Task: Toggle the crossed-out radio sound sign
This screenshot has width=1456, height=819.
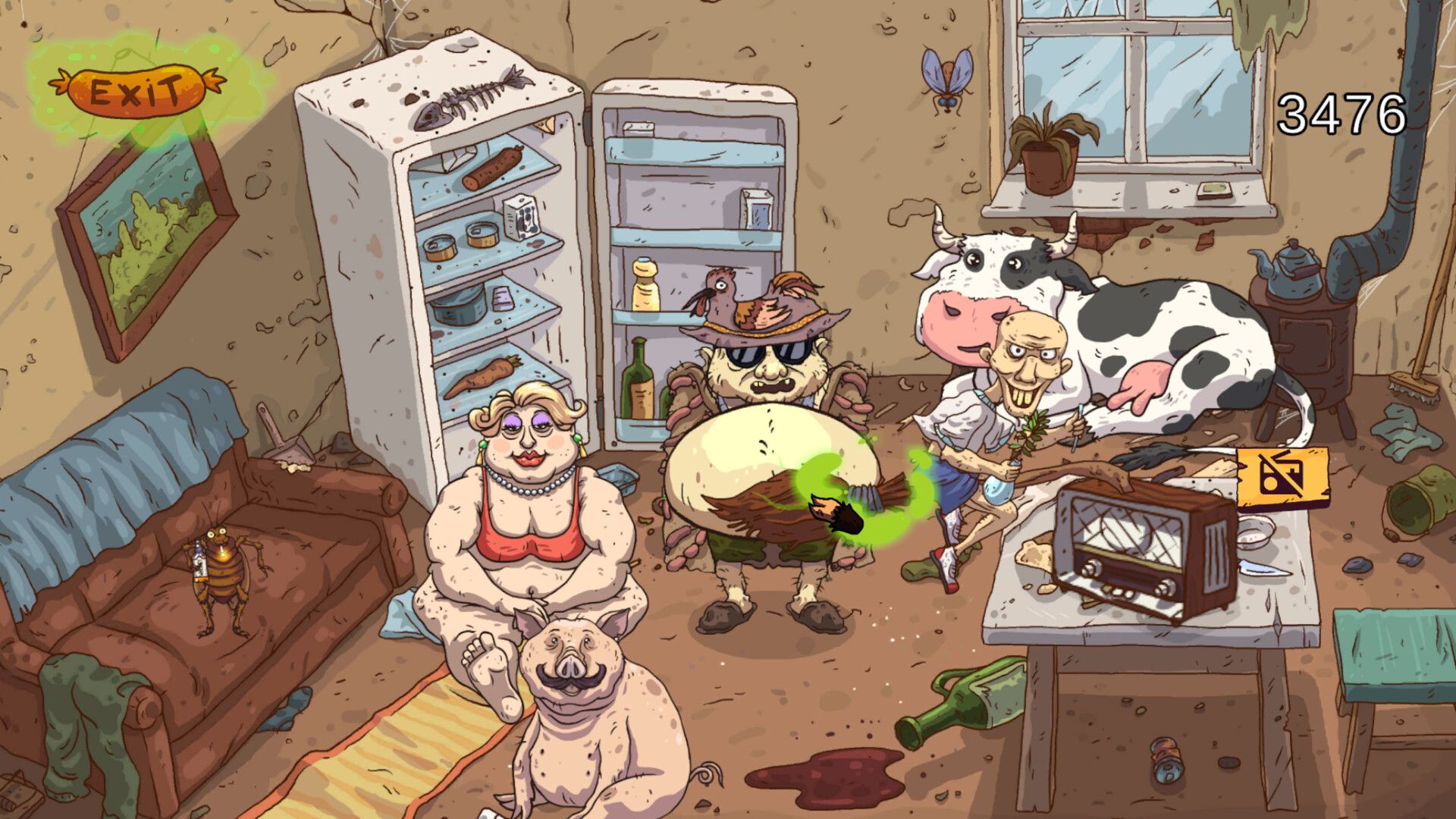Action: click(1282, 478)
